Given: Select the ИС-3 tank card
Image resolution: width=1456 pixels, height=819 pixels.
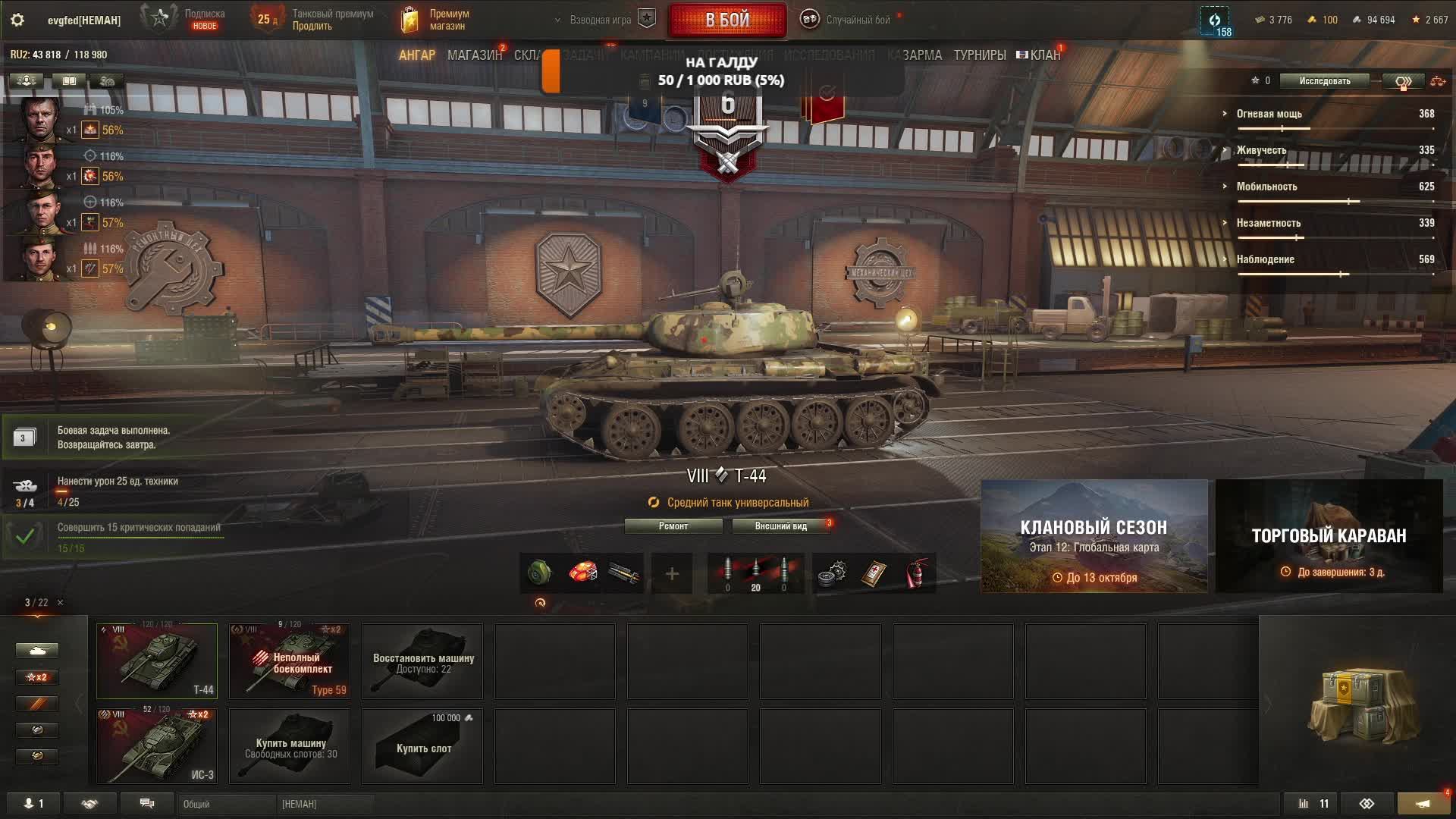Looking at the screenshot, I should 157,745.
